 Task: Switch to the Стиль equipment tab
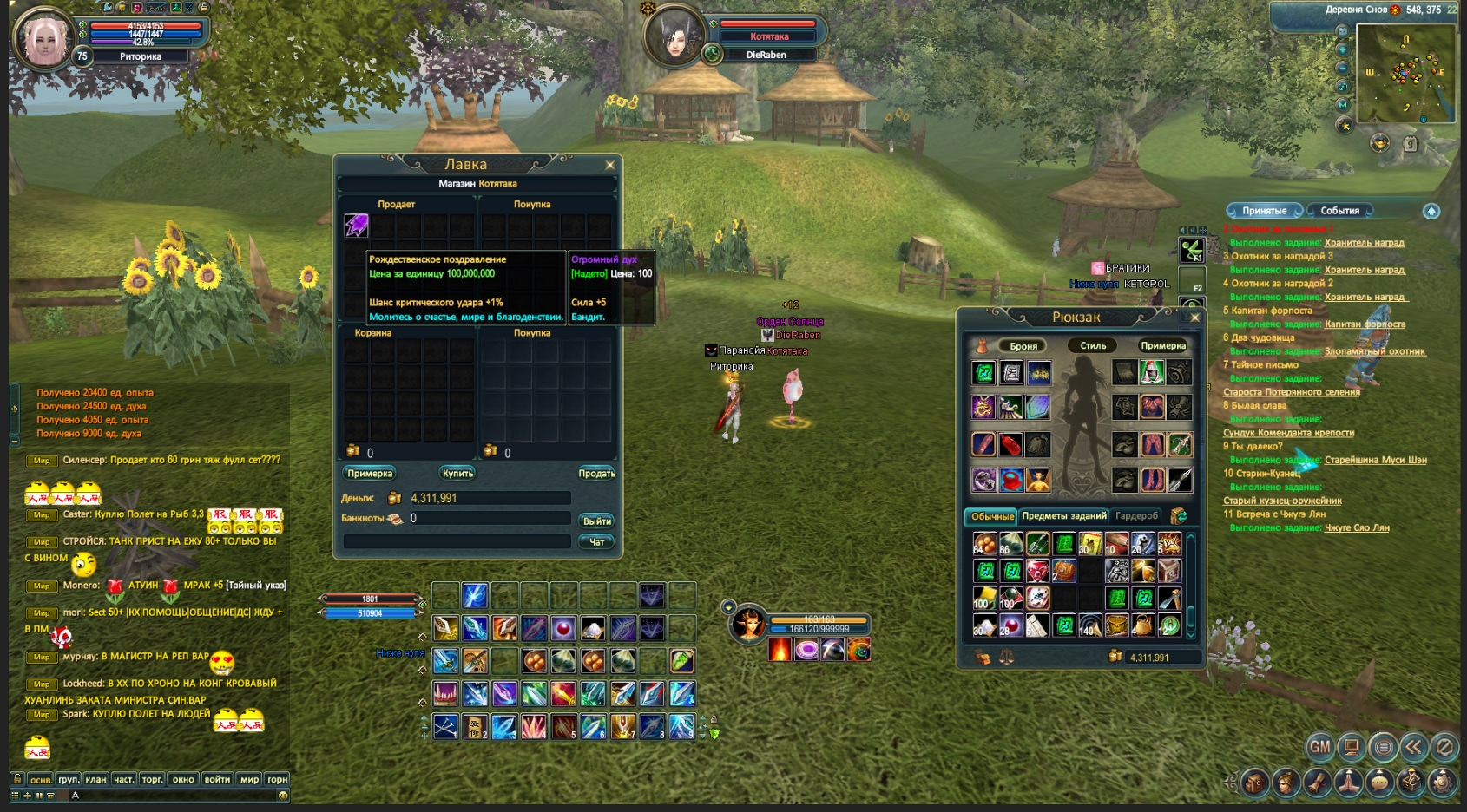1093,346
